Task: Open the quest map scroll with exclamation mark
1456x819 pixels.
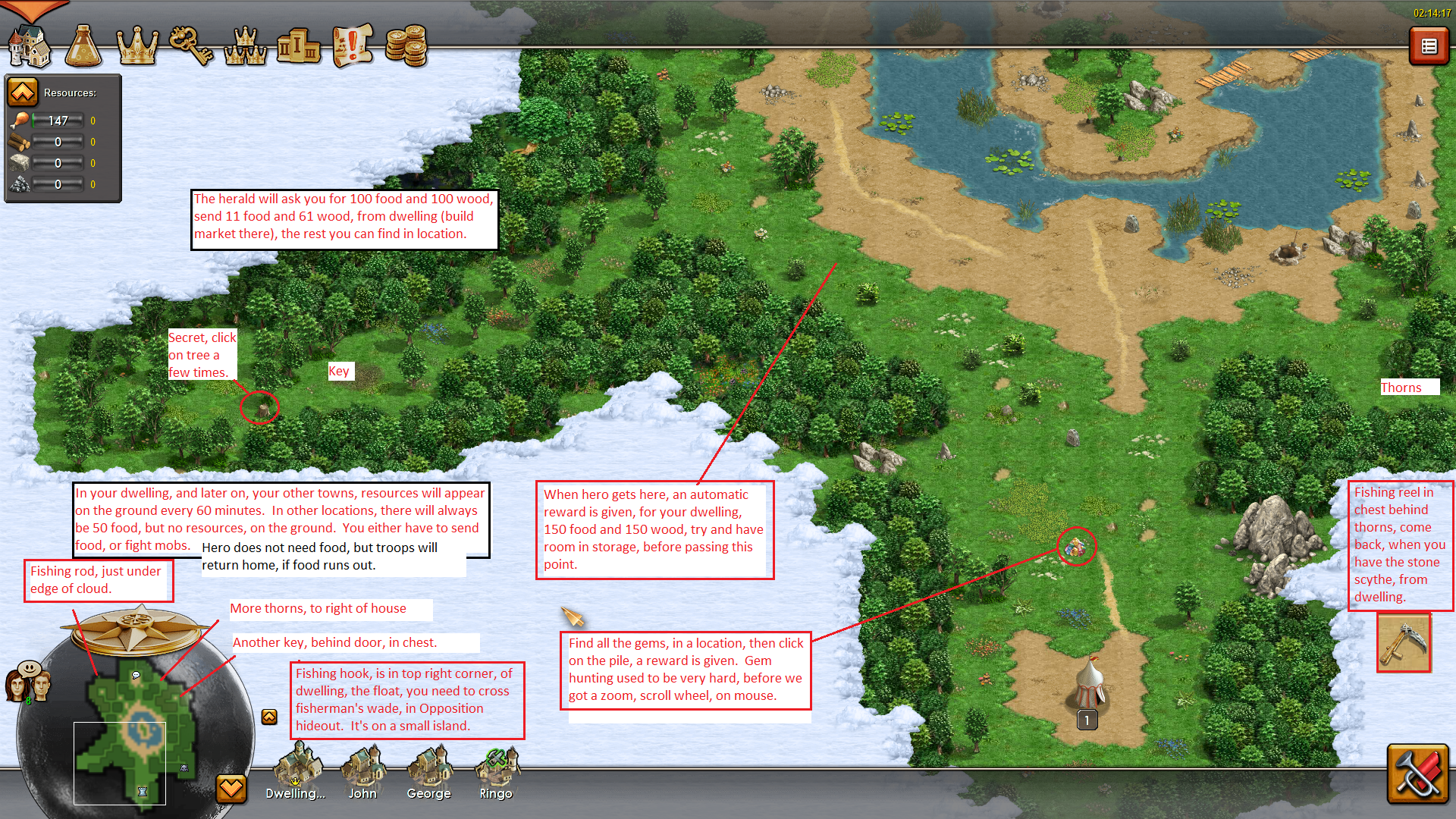Action: point(353,47)
